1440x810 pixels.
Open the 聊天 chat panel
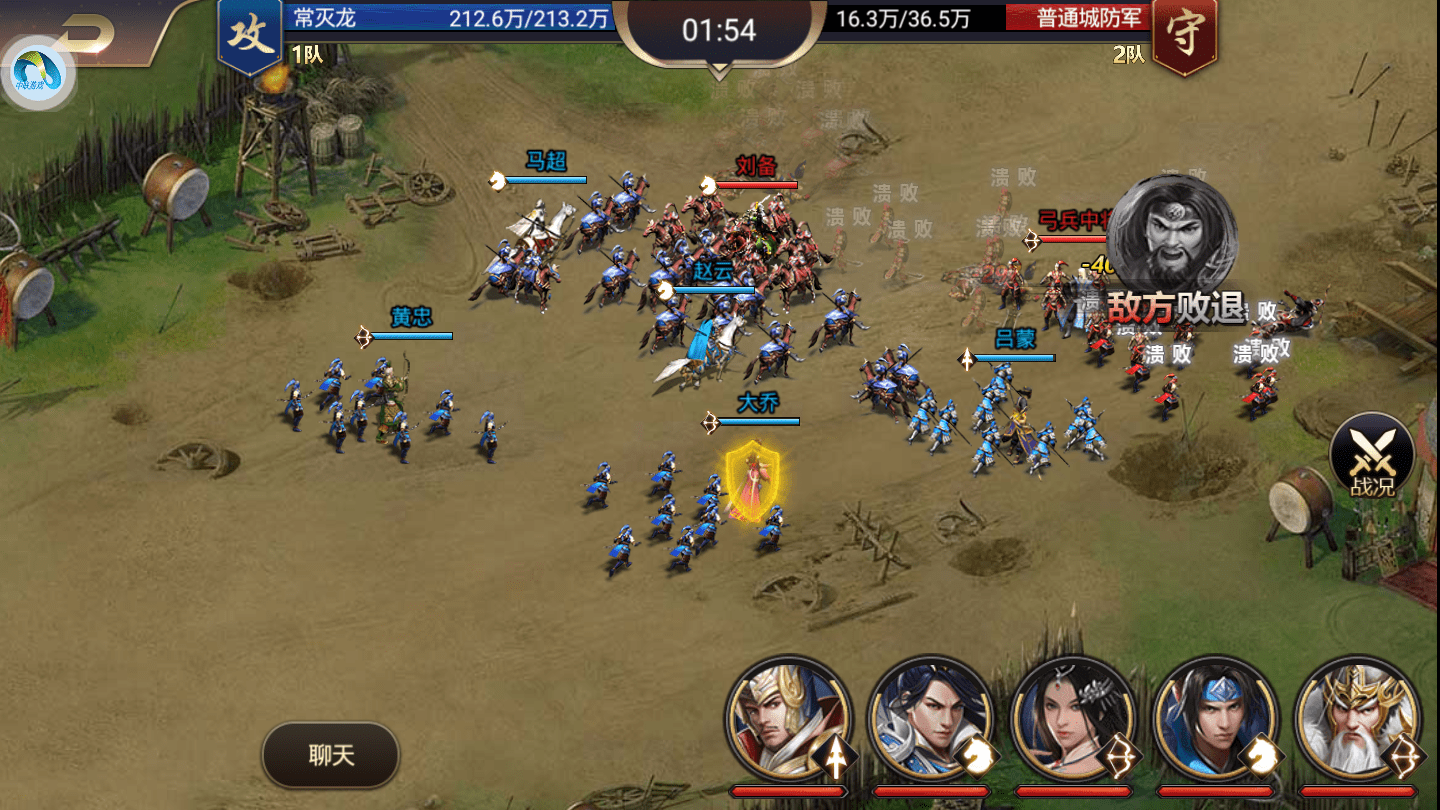[x=331, y=755]
